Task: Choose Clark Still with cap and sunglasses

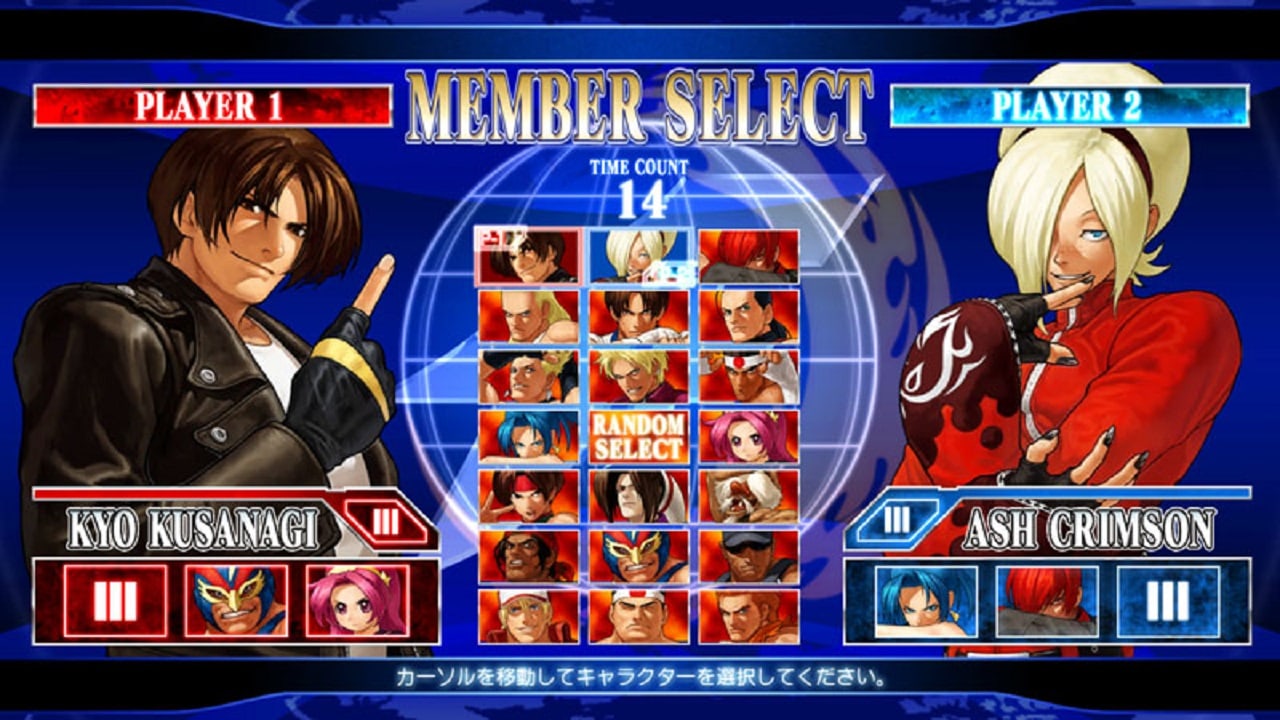Action: (x=748, y=556)
